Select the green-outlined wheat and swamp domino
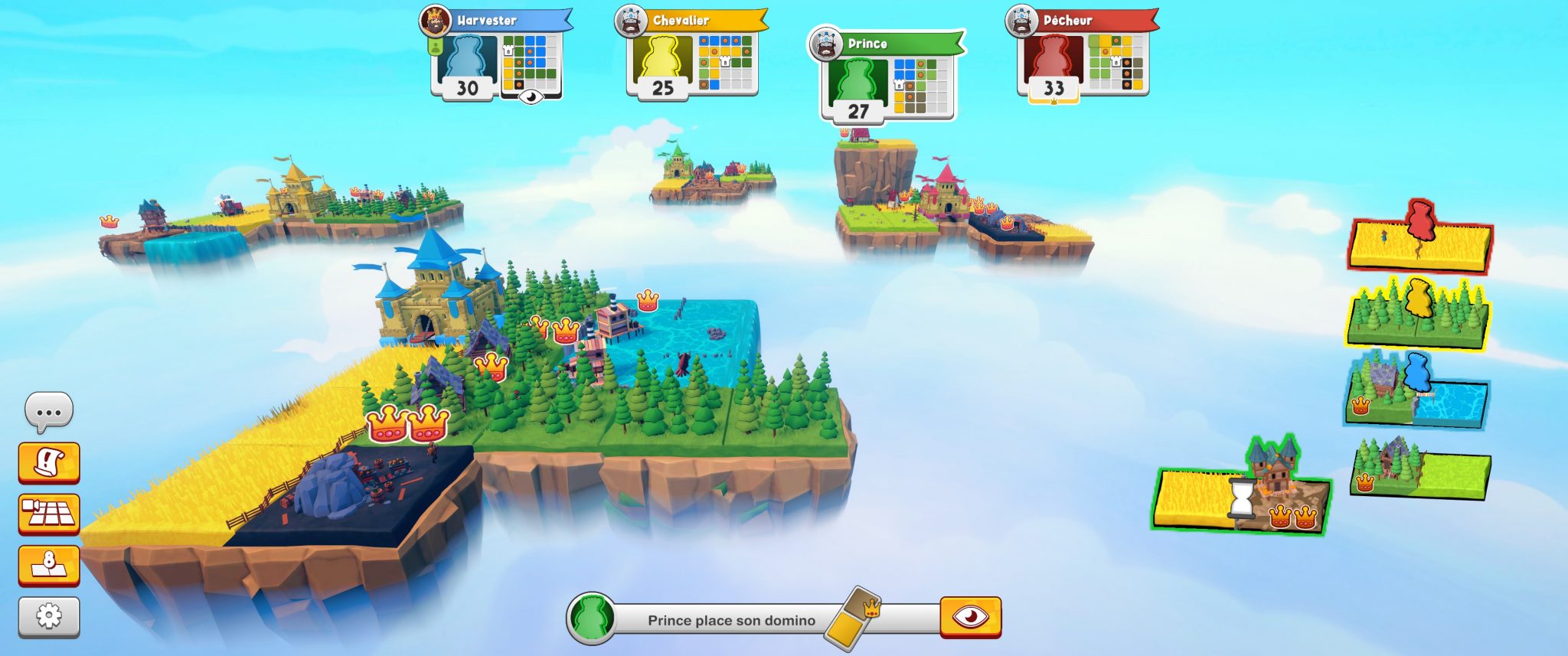Screen dimensions: 1568x656 pyautogui.click(x=1240, y=499)
